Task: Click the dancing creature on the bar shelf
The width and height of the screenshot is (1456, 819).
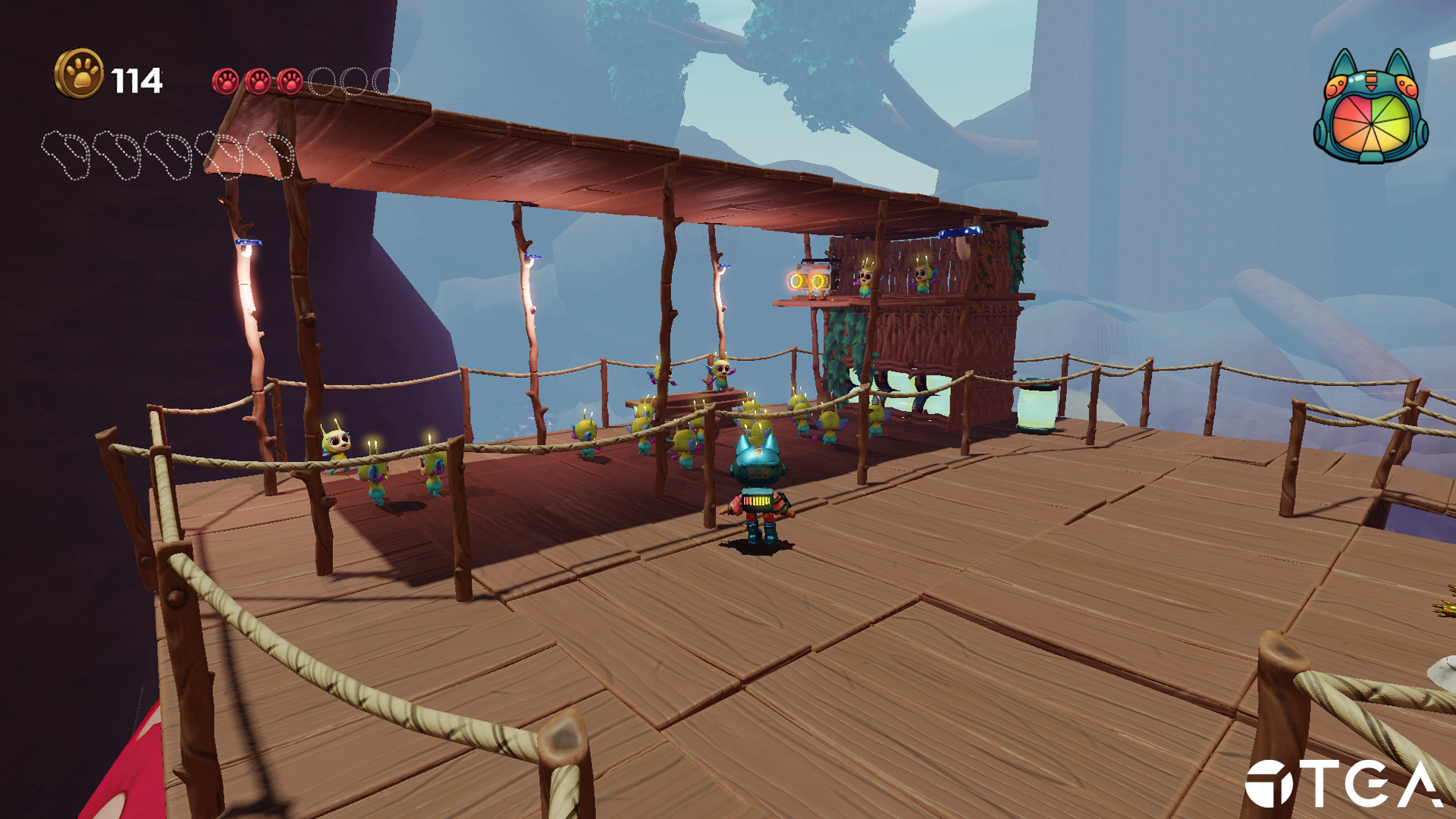Action: (x=864, y=281)
